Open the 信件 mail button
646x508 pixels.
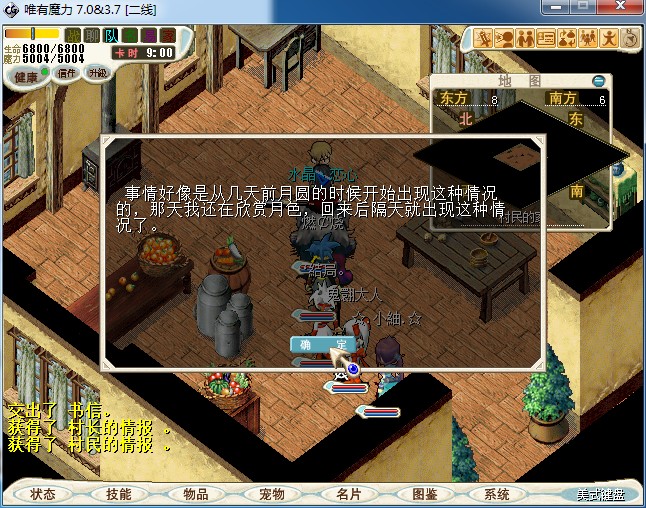click(x=68, y=74)
